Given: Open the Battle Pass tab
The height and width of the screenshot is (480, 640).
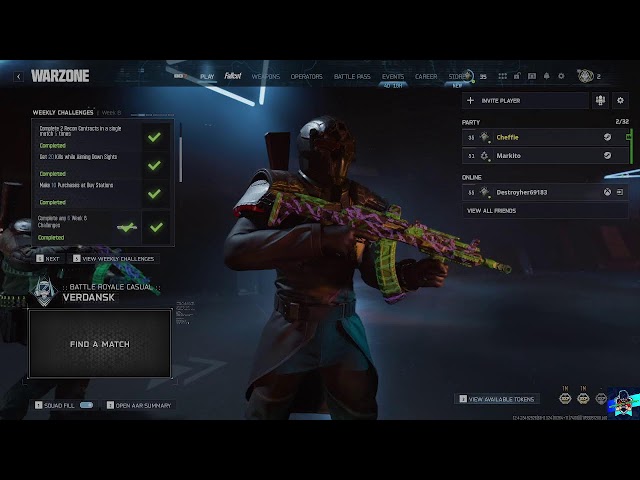Looking at the screenshot, I should tap(352, 76).
